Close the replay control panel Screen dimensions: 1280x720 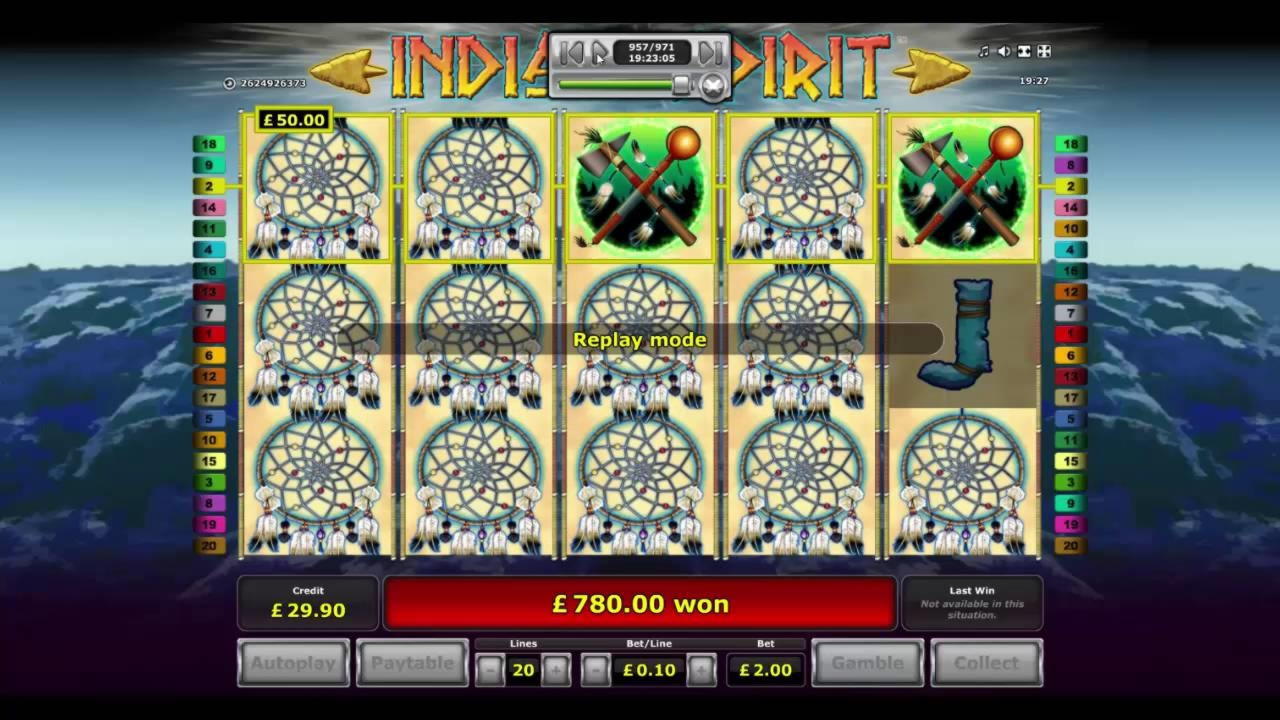click(x=713, y=86)
